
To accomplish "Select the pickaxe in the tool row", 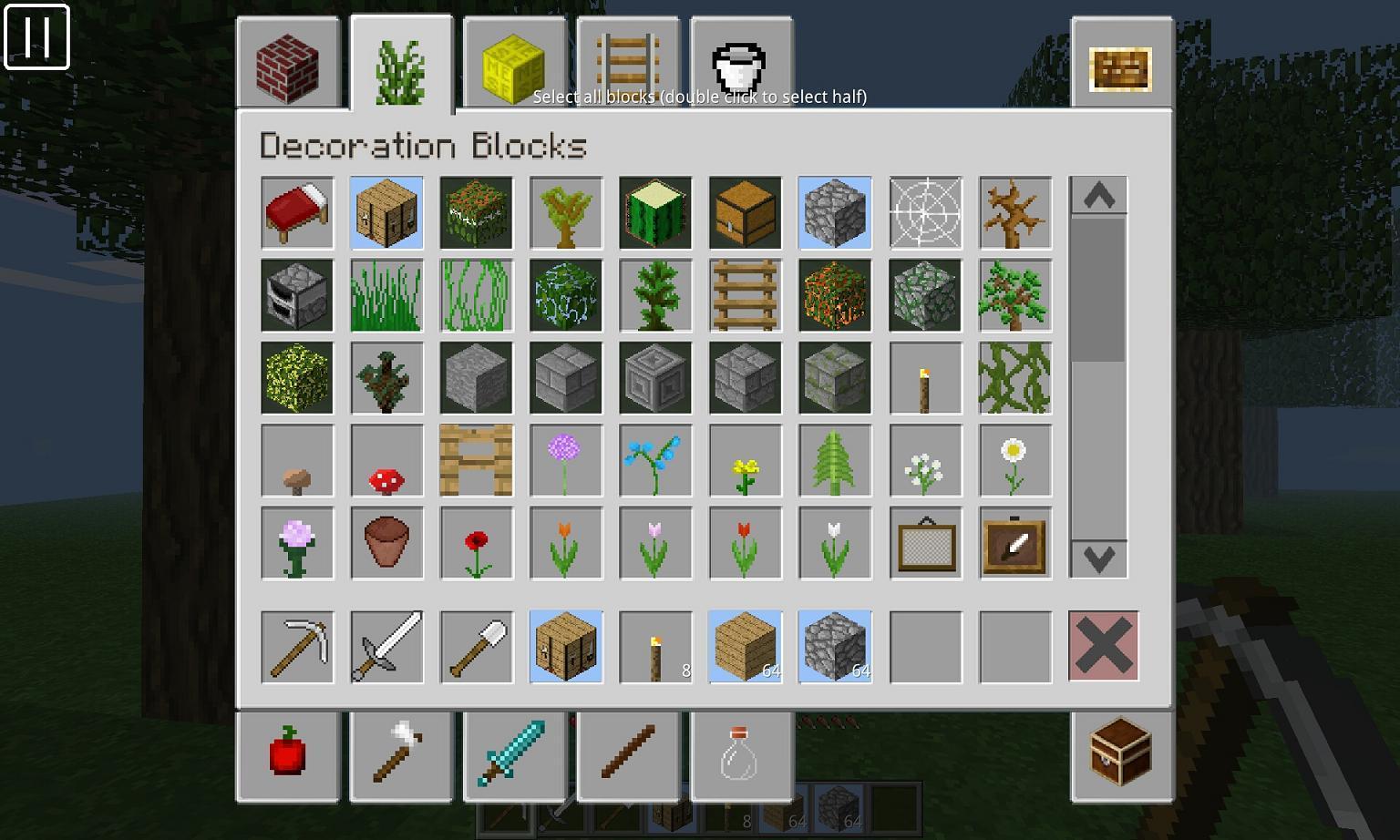I will click(296, 647).
